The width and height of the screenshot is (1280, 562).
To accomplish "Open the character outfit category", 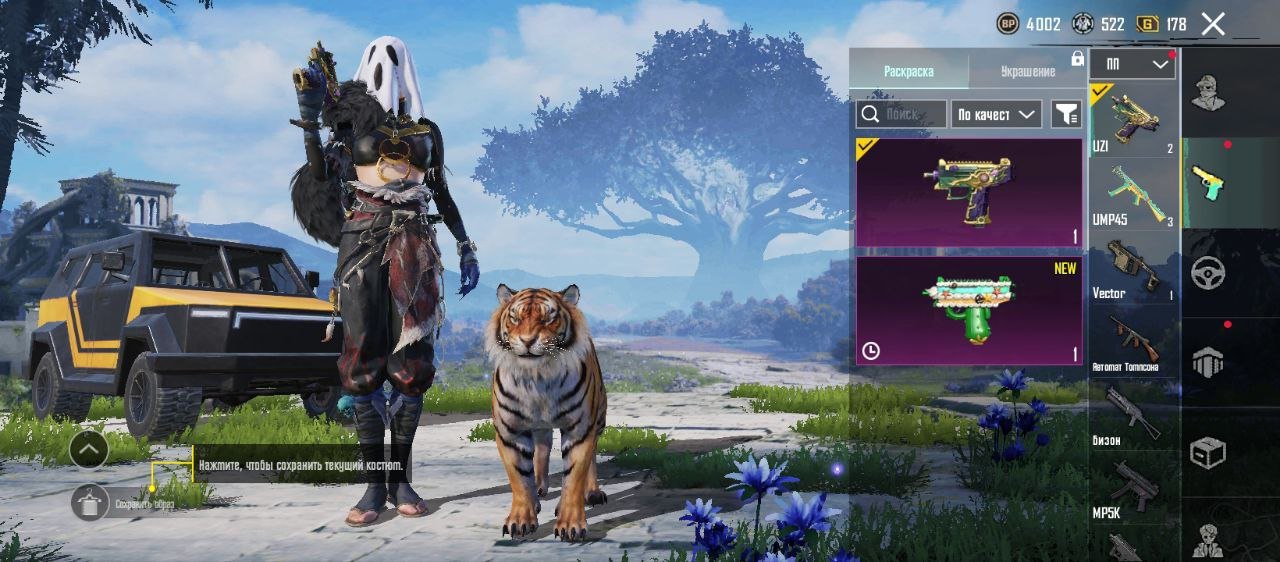I will pos(1208,93).
